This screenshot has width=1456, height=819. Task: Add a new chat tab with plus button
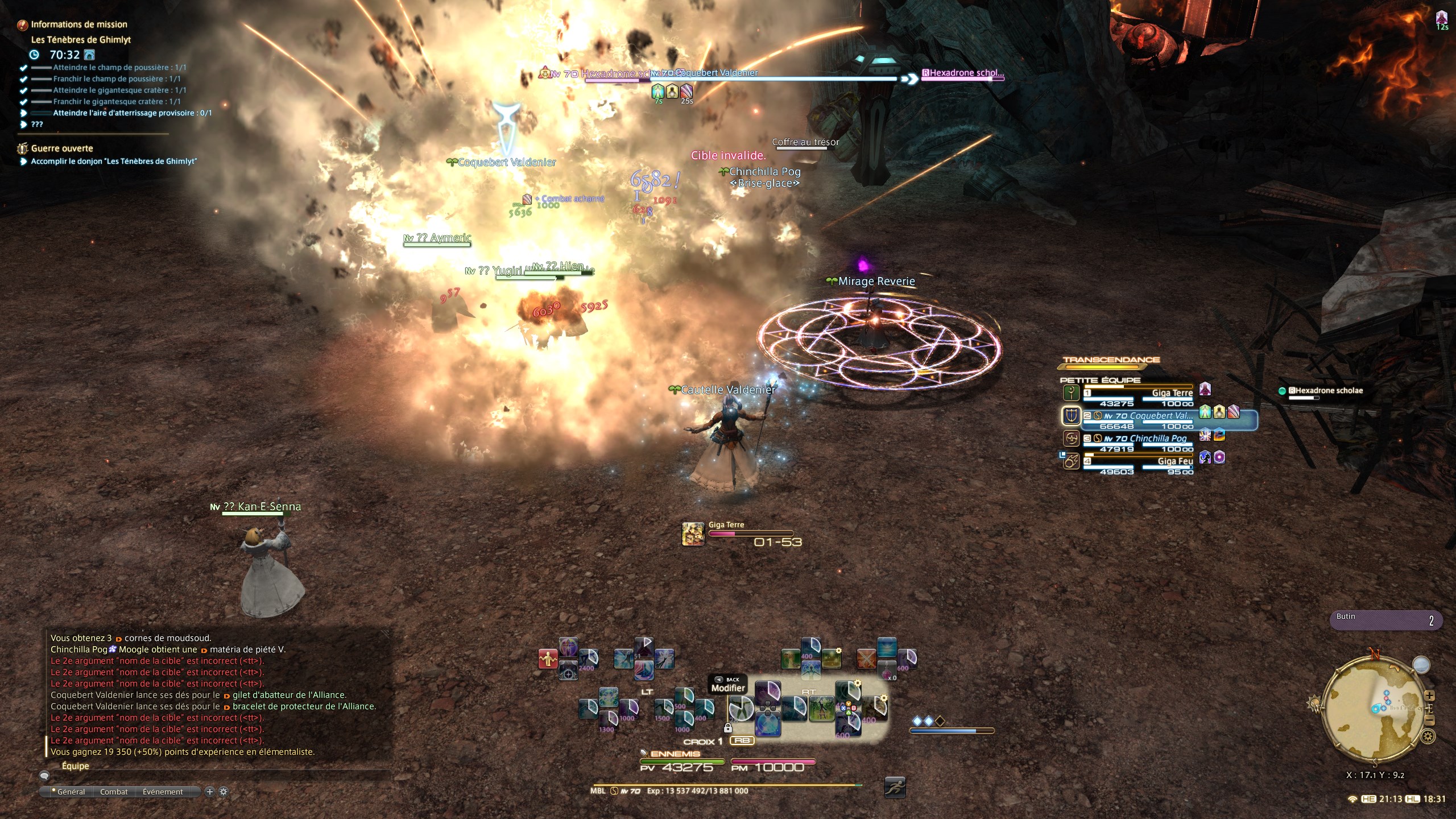pos(209,792)
